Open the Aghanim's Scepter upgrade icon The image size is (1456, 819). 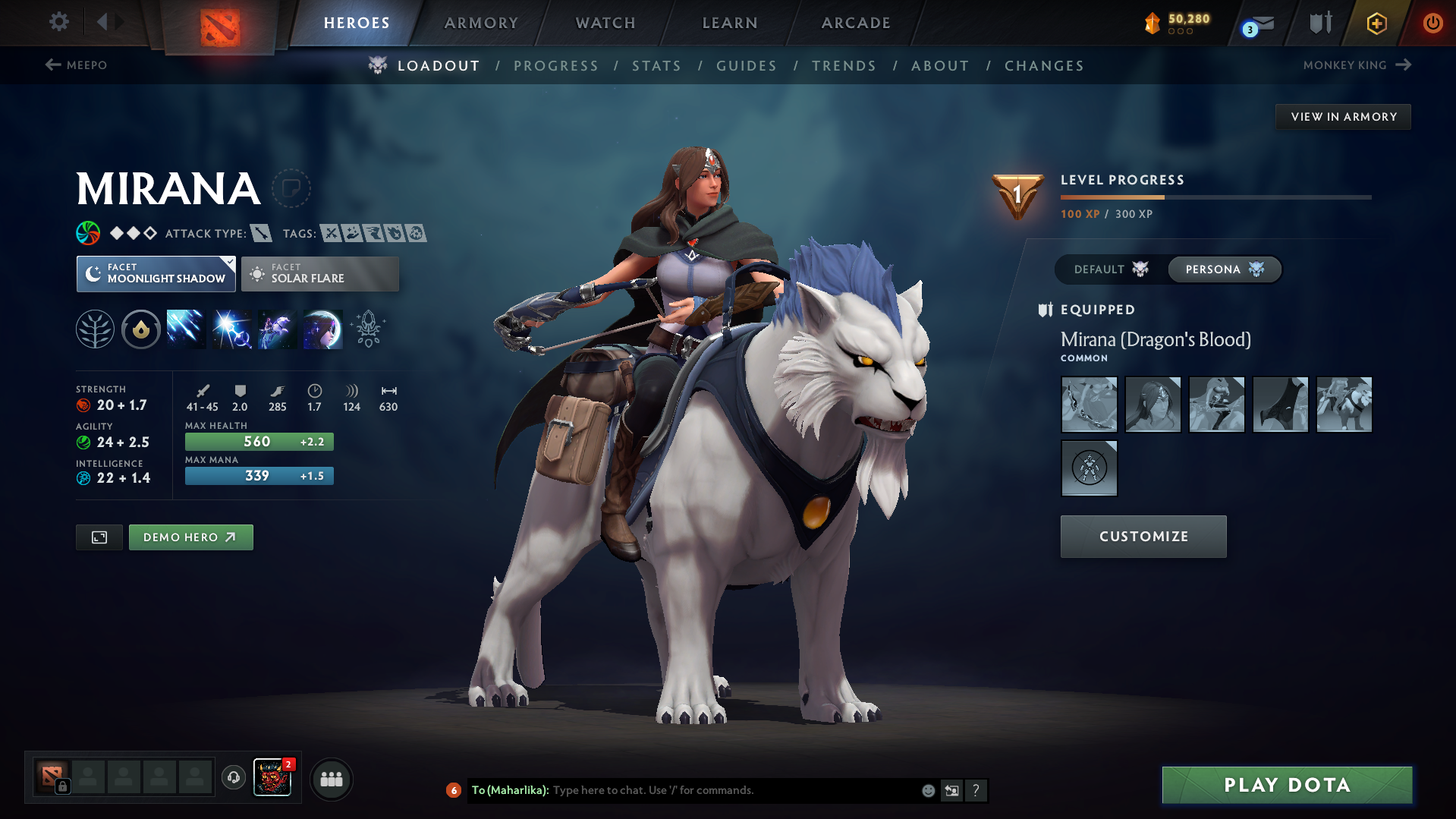click(x=367, y=329)
